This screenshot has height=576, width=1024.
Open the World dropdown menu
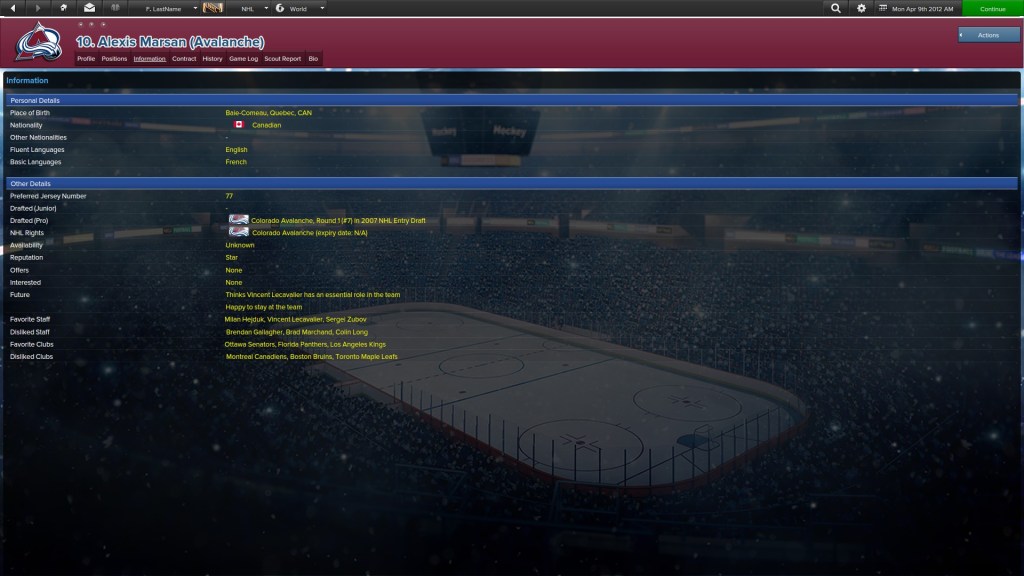pyautogui.click(x=300, y=8)
